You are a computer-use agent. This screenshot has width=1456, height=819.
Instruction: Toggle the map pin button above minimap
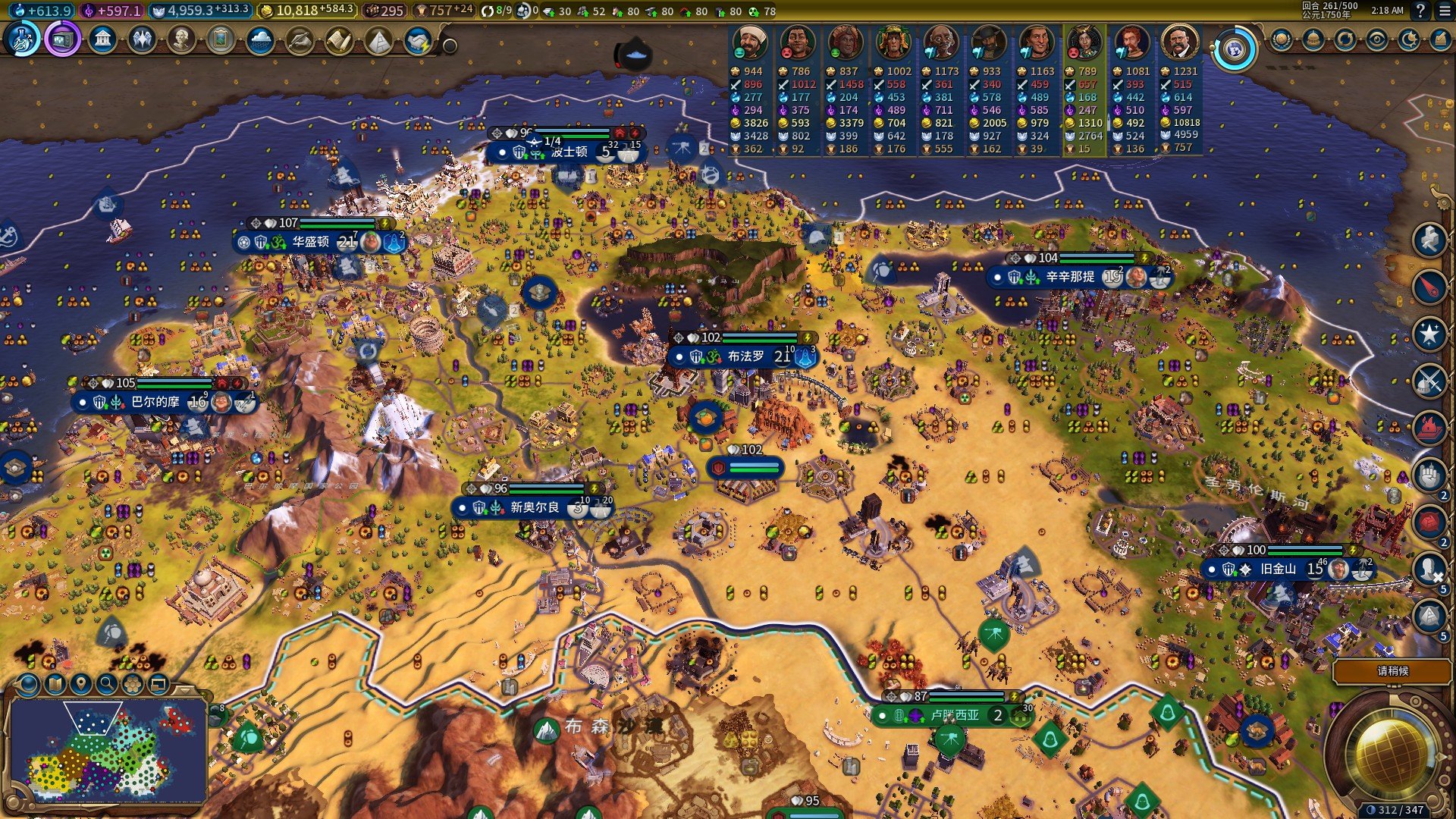tap(81, 684)
